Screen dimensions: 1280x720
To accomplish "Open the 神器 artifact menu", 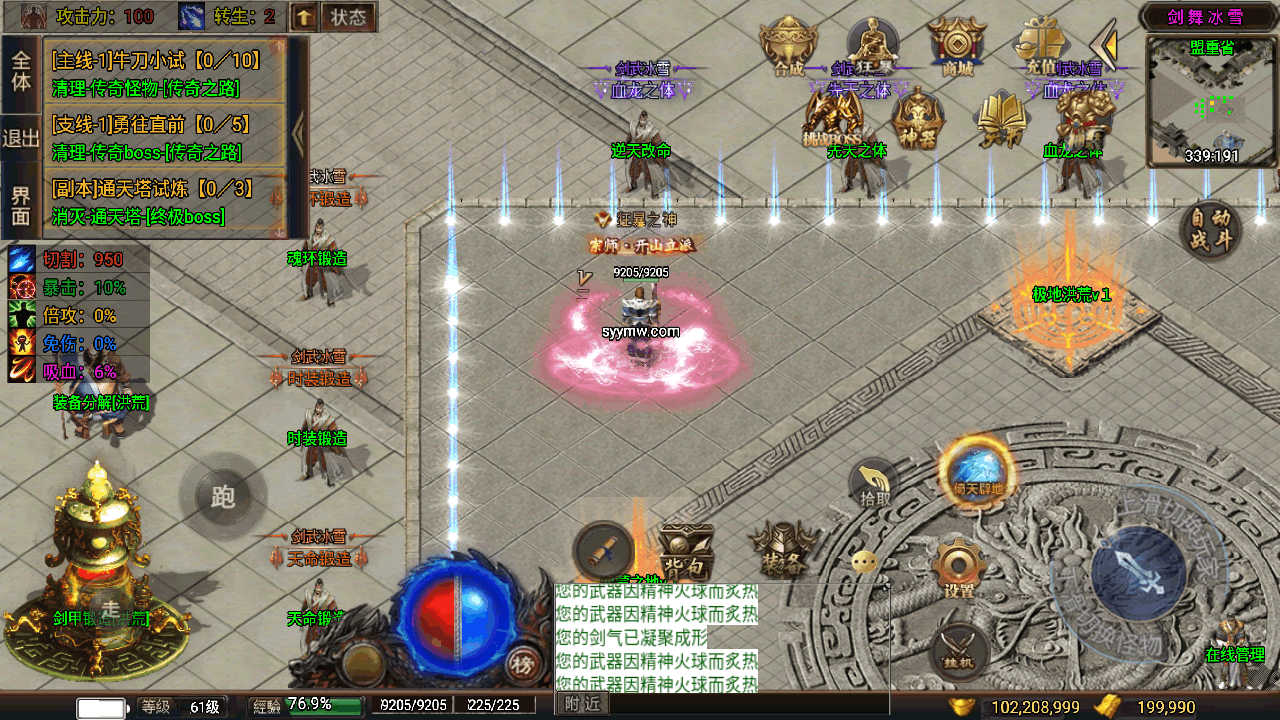I will click(x=917, y=120).
